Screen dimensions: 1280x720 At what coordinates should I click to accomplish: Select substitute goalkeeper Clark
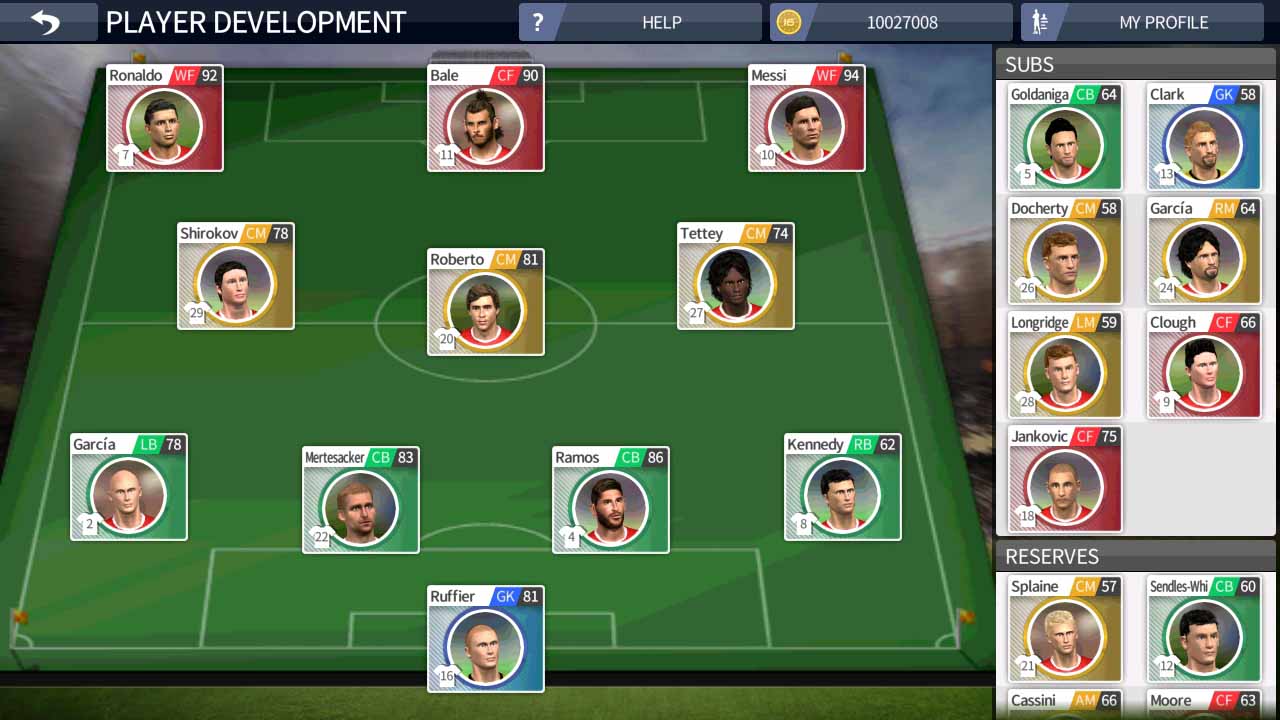tap(1204, 137)
